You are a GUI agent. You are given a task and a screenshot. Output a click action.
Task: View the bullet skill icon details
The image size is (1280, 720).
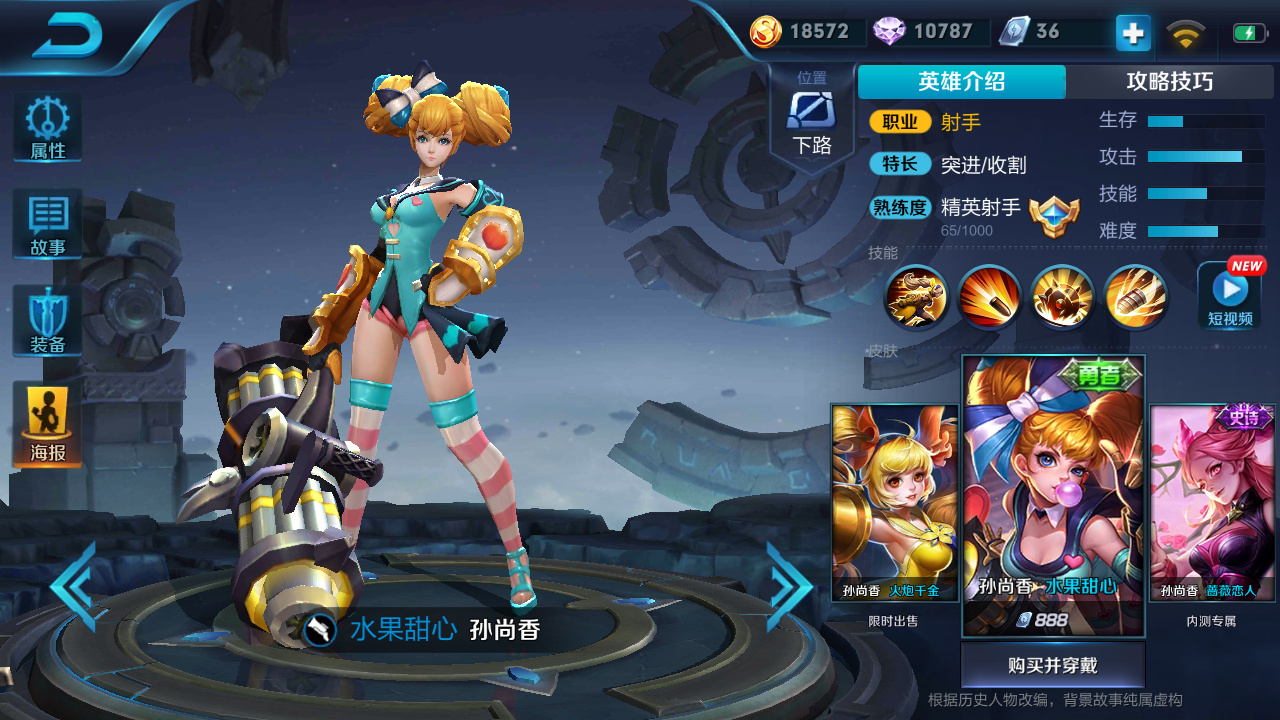(x=988, y=297)
